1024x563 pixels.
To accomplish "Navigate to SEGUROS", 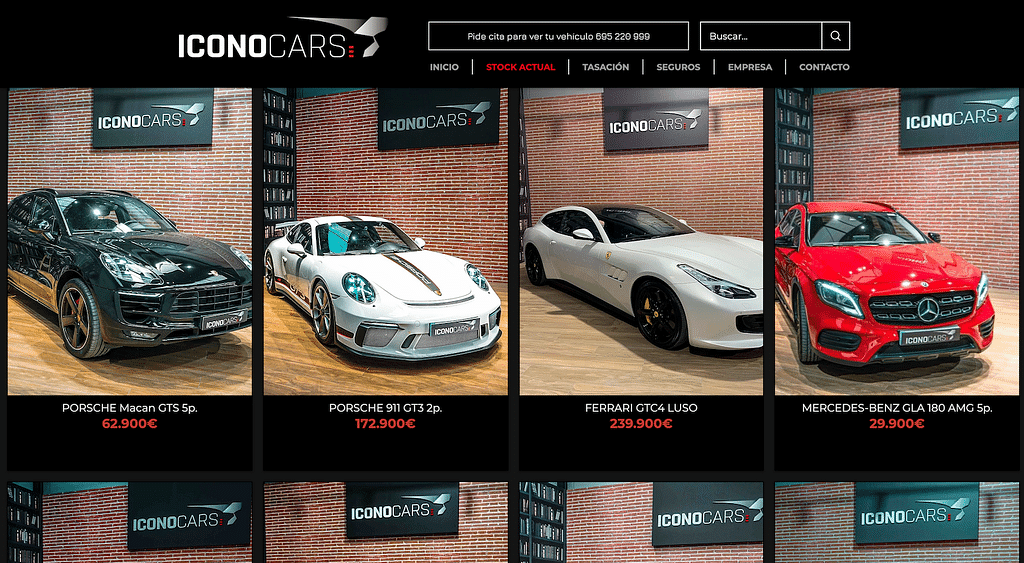I will 678,67.
